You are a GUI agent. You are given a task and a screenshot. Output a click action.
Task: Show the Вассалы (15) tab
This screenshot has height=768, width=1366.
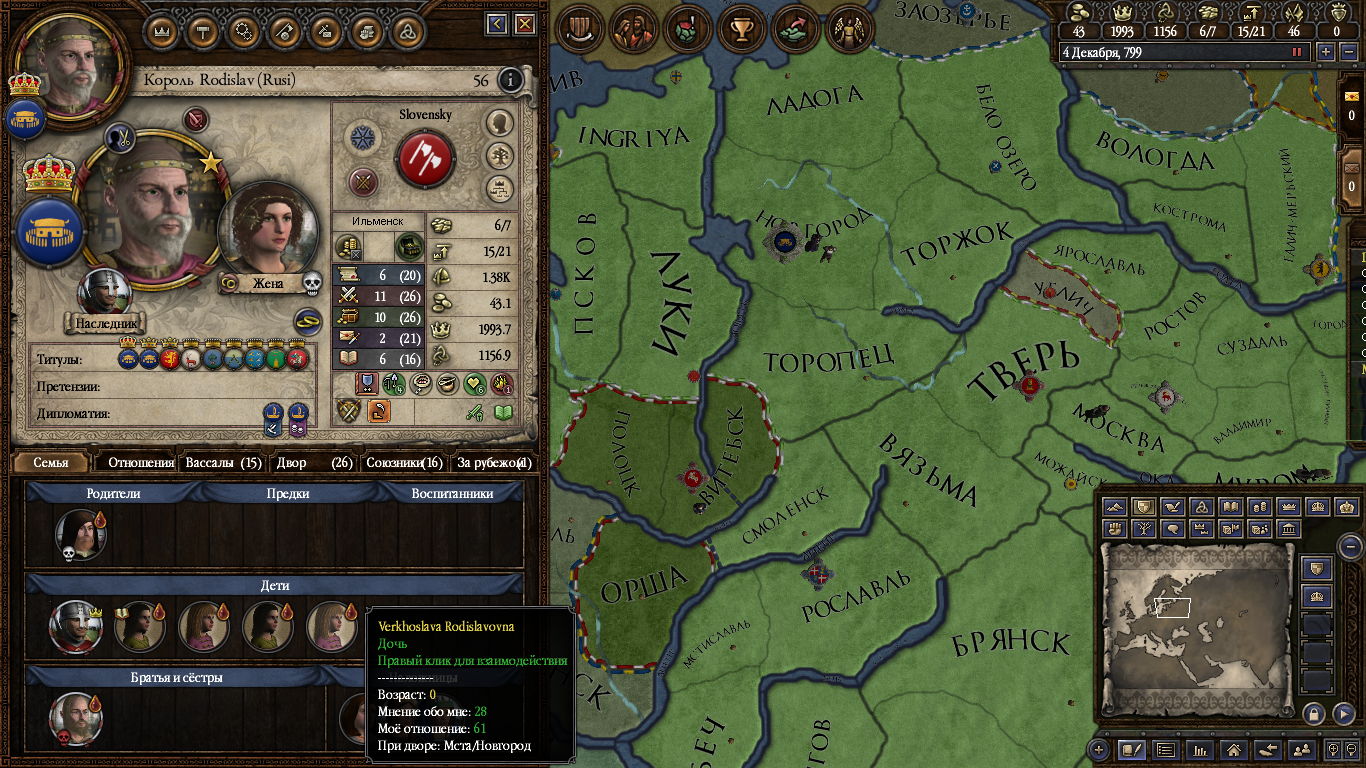tap(223, 463)
